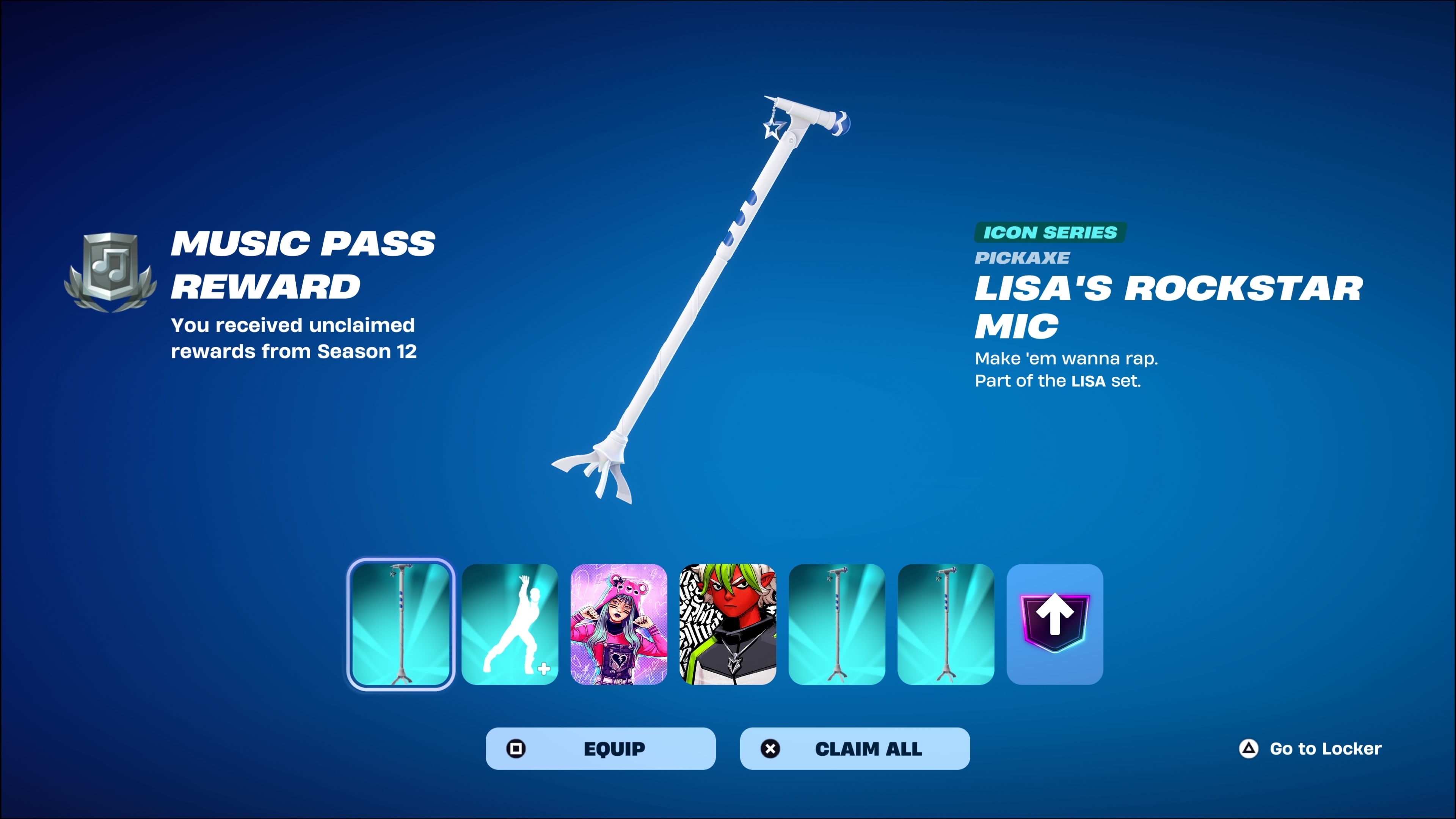
Task: Select the pink bear hood girl artwork
Action: 619,624
